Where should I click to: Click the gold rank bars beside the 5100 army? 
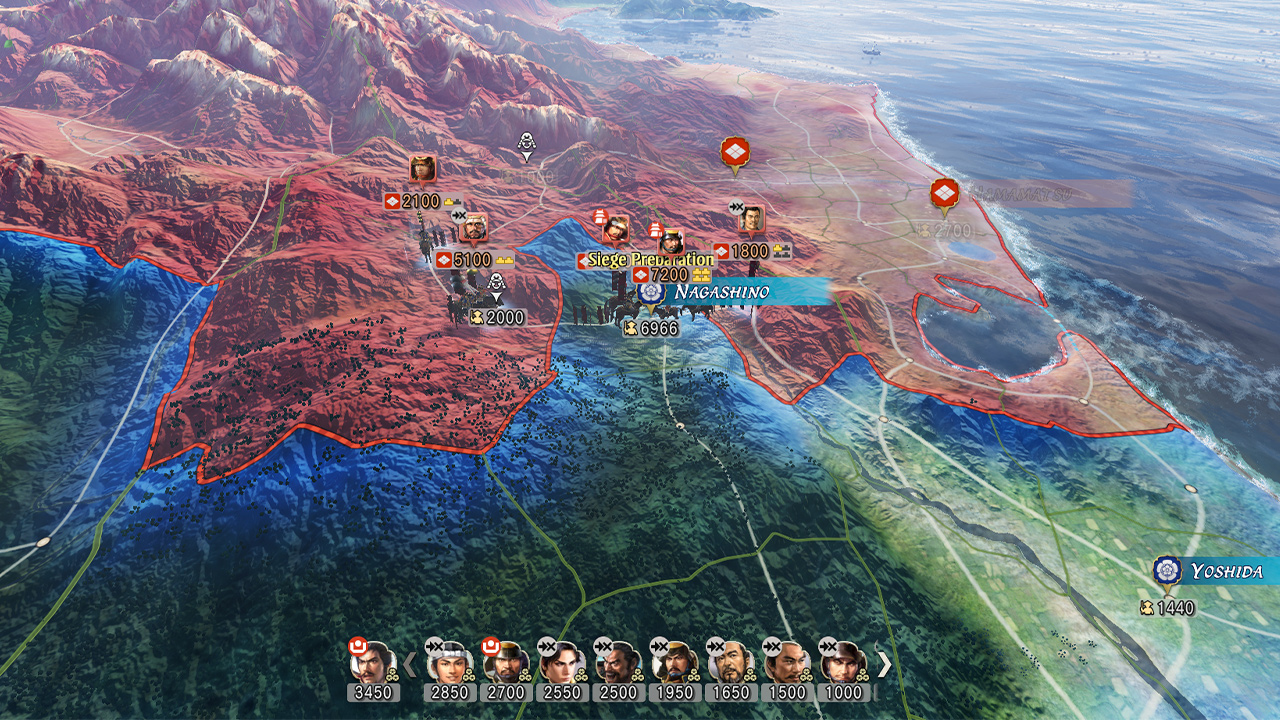(504, 259)
